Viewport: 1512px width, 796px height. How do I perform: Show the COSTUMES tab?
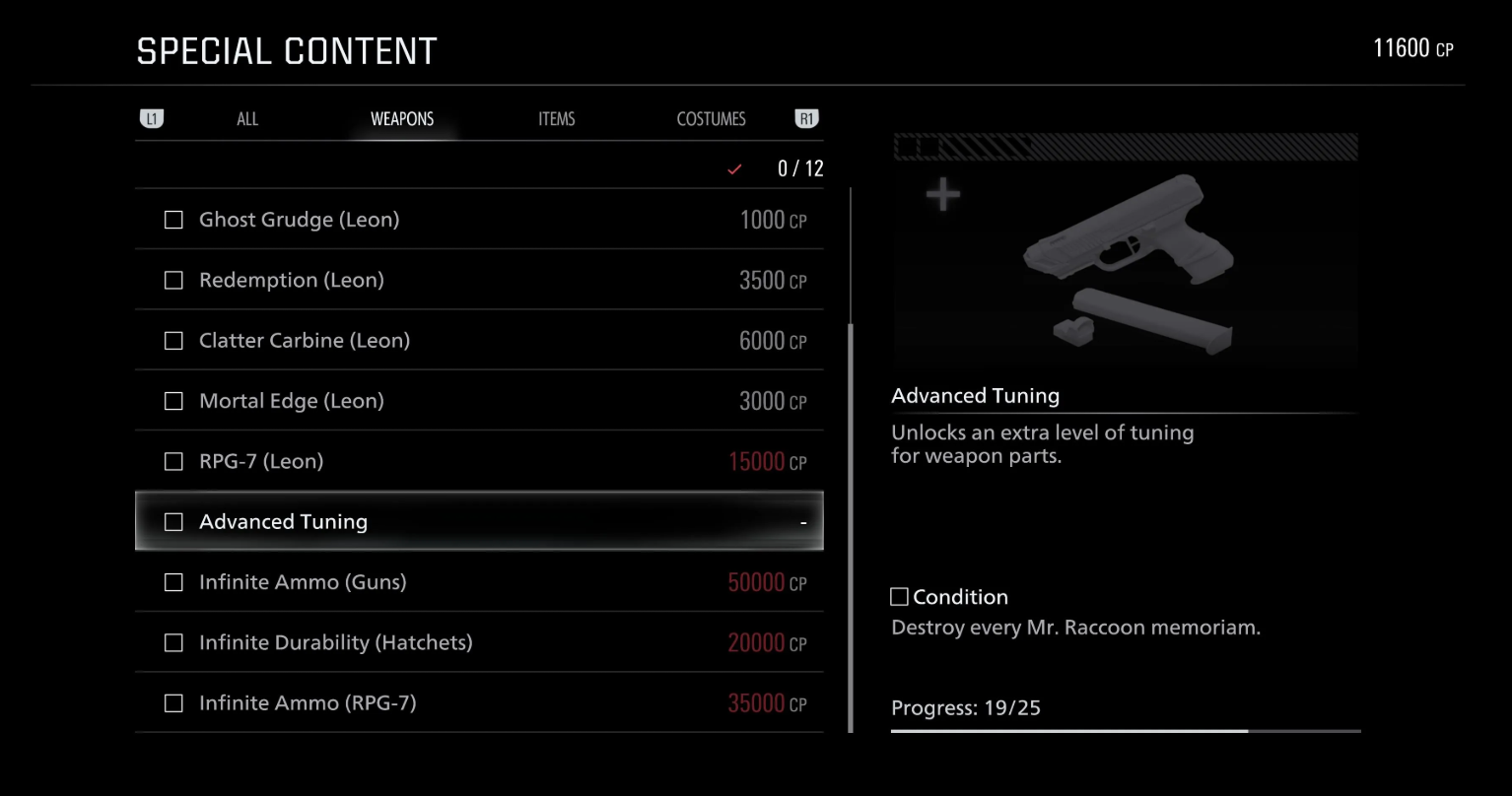(x=711, y=119)
